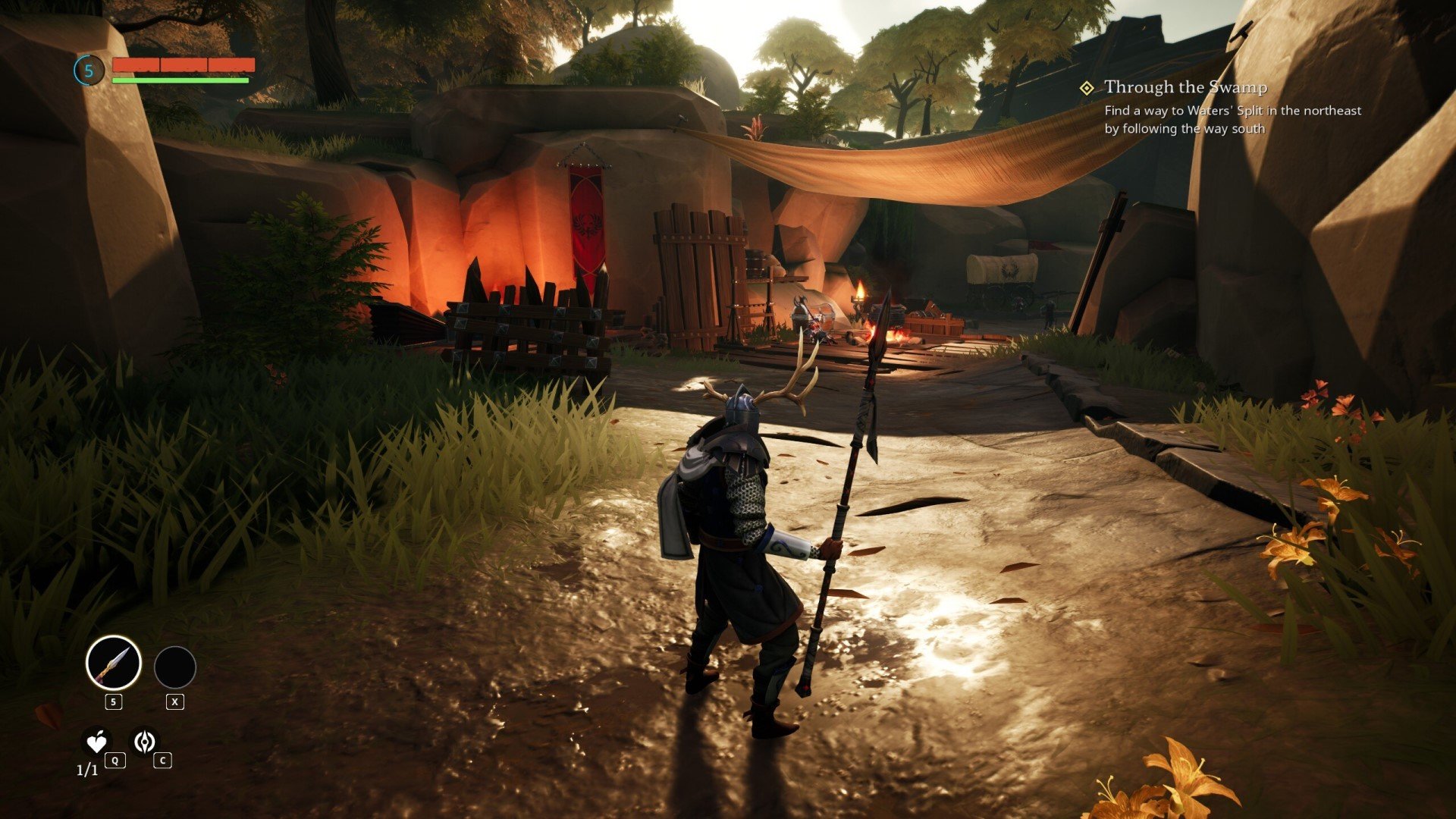Activate the compass-eye ability icon

pos(144,742)
